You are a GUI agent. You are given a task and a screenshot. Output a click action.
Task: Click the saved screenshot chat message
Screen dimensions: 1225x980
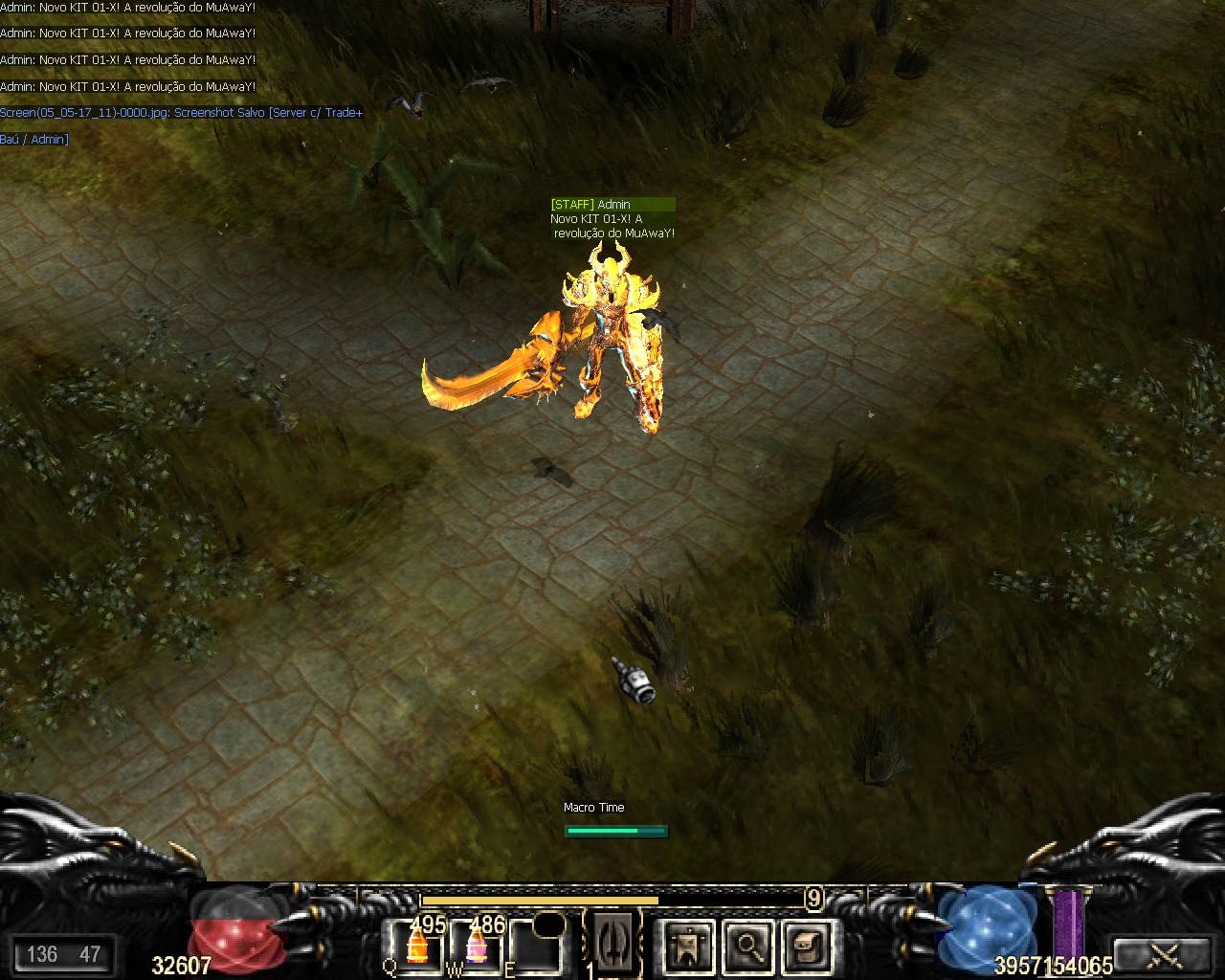tap(182, 113)
